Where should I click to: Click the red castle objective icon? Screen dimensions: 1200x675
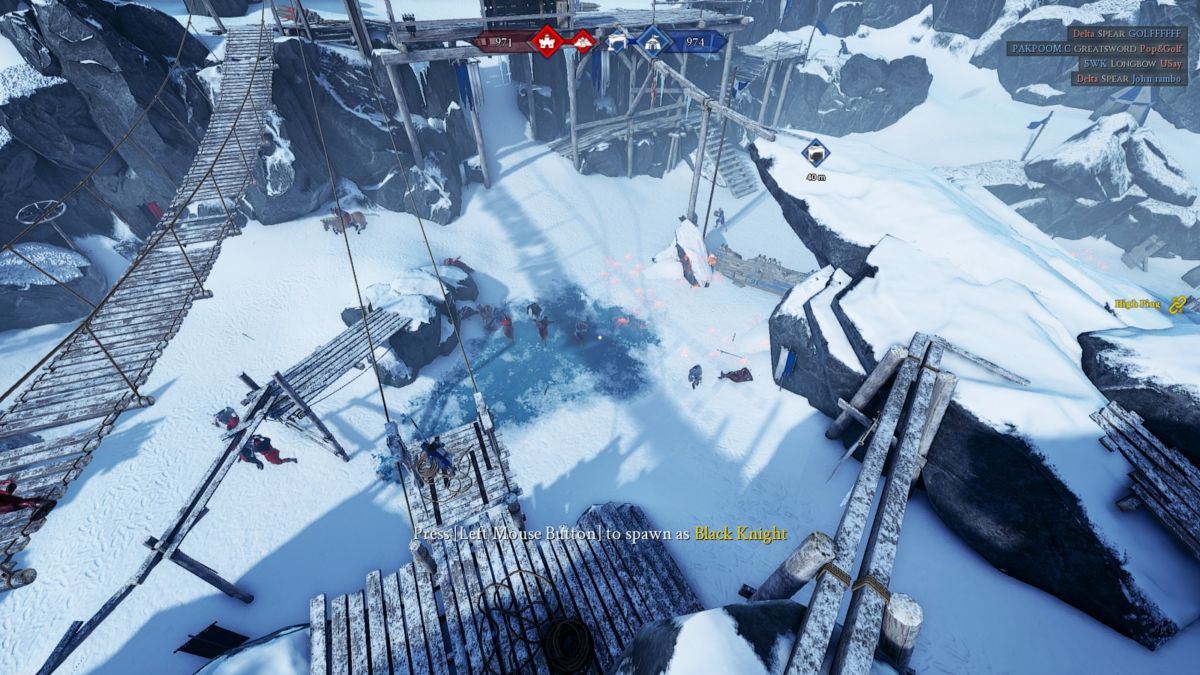(x=546, y=41)
